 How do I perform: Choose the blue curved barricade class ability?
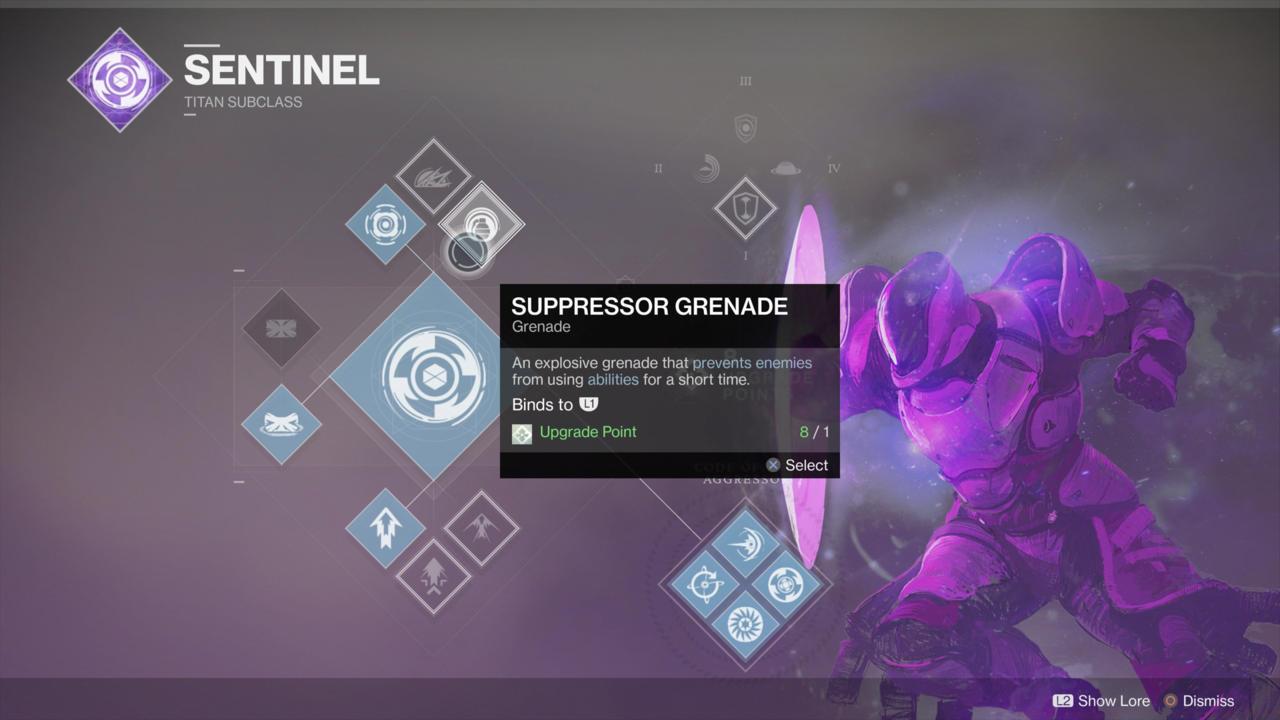point(281,424)
